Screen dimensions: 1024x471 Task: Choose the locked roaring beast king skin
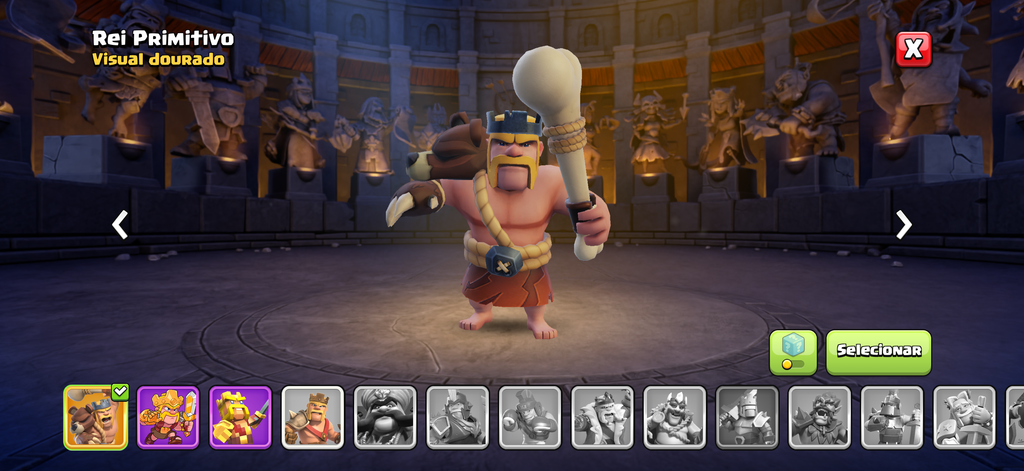(819, 416)
